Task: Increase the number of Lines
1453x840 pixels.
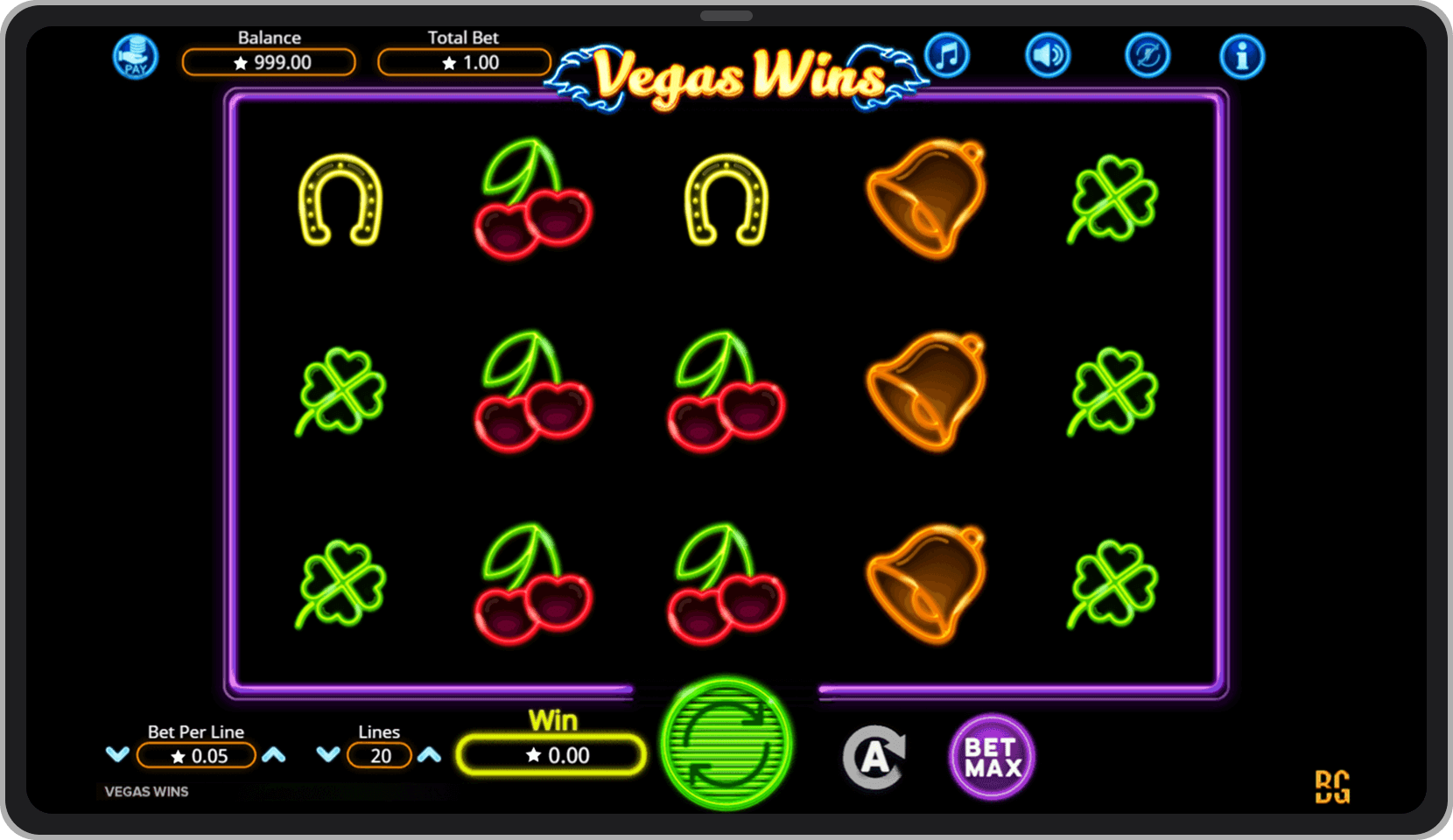Action: point(430,754)
